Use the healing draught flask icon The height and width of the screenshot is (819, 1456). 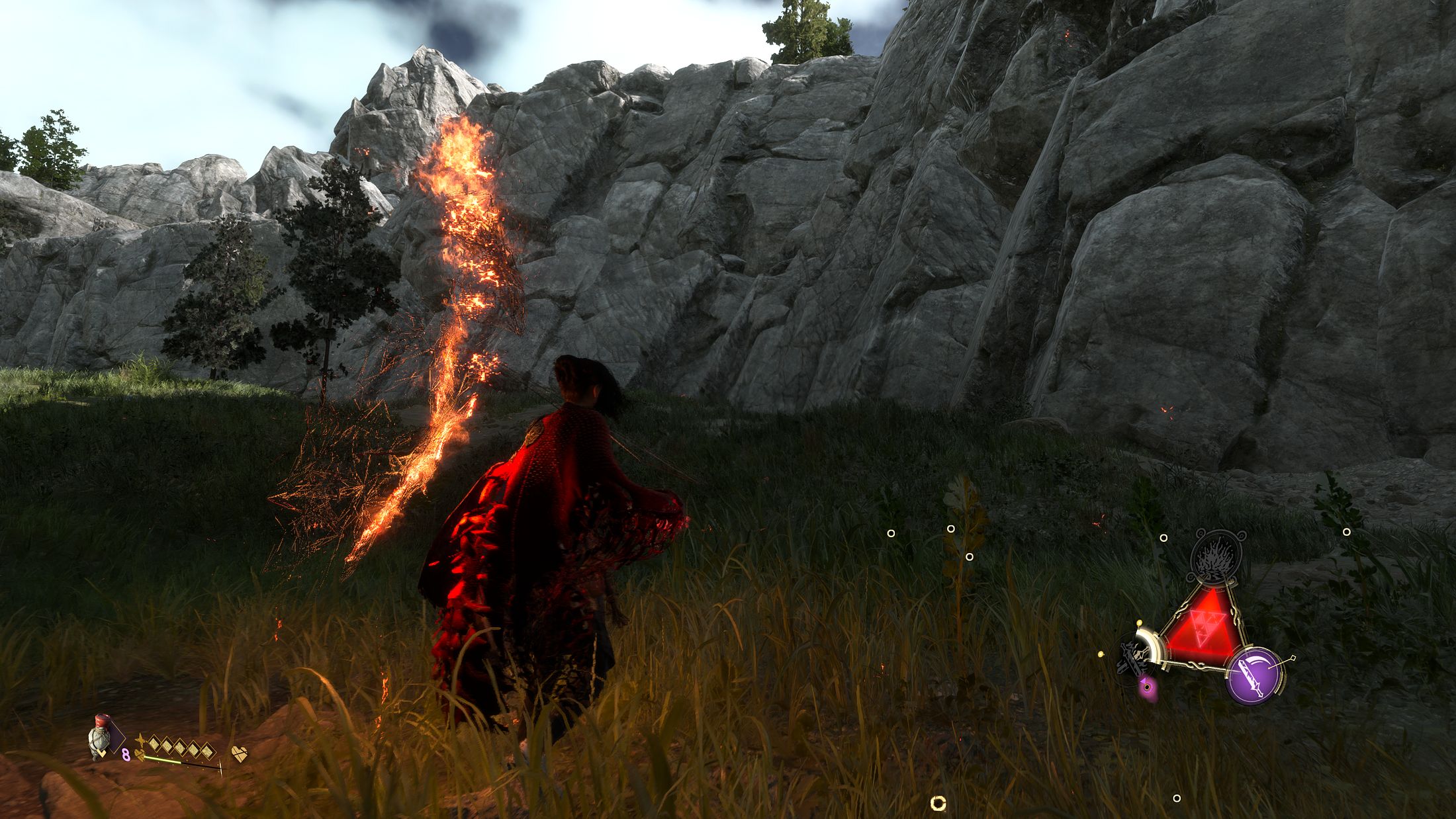coord(100,736)
